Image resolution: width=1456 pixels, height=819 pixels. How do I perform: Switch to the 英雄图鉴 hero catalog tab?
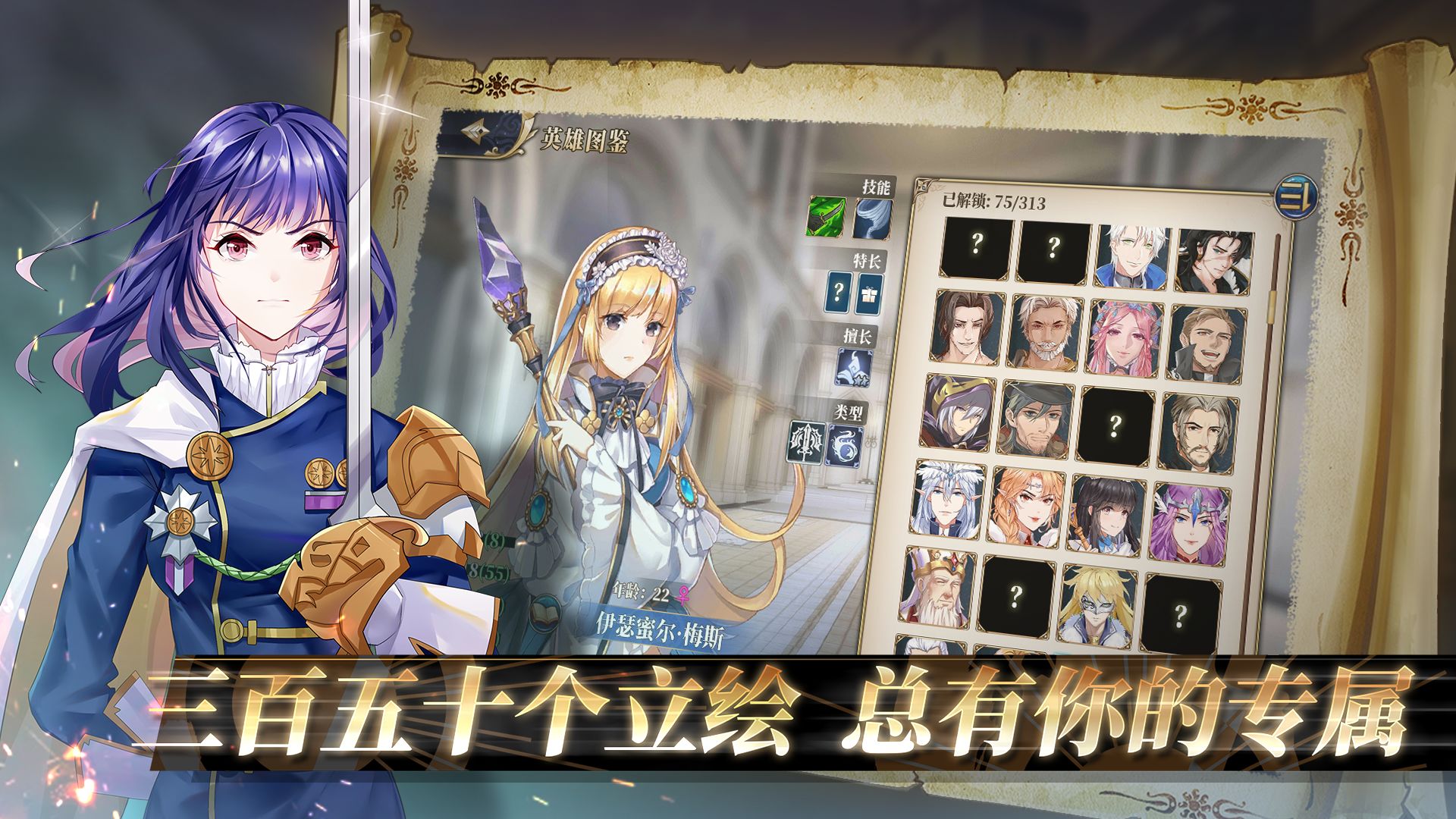(585, 139)
